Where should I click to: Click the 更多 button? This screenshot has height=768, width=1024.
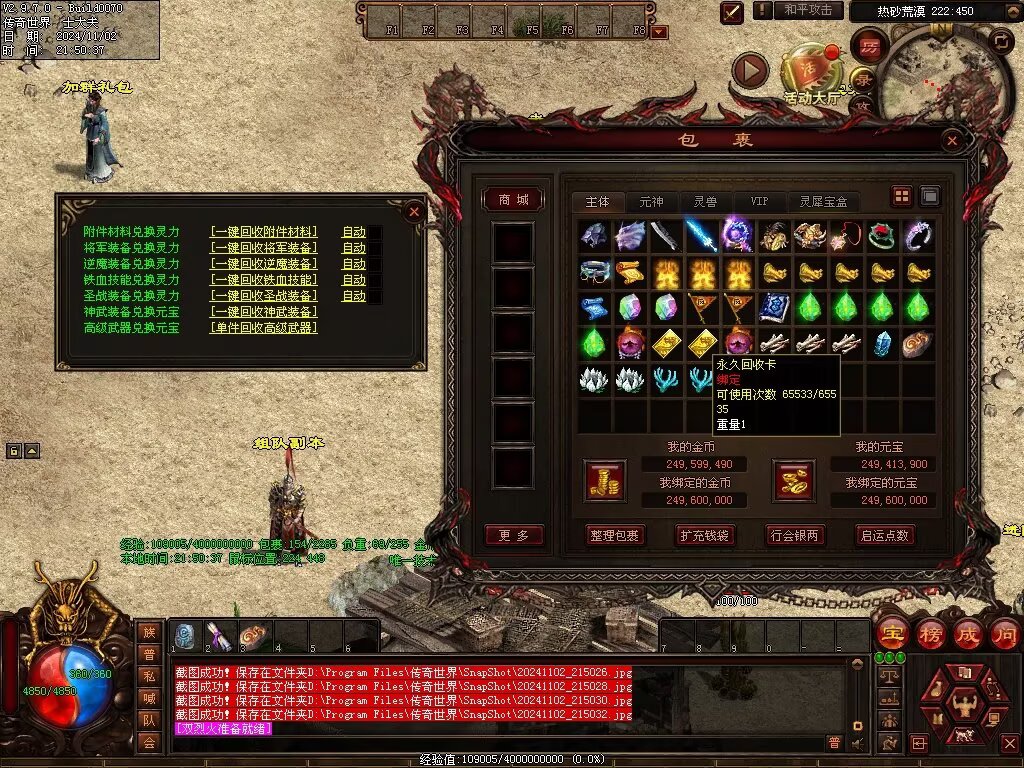[x=514, y=535]
